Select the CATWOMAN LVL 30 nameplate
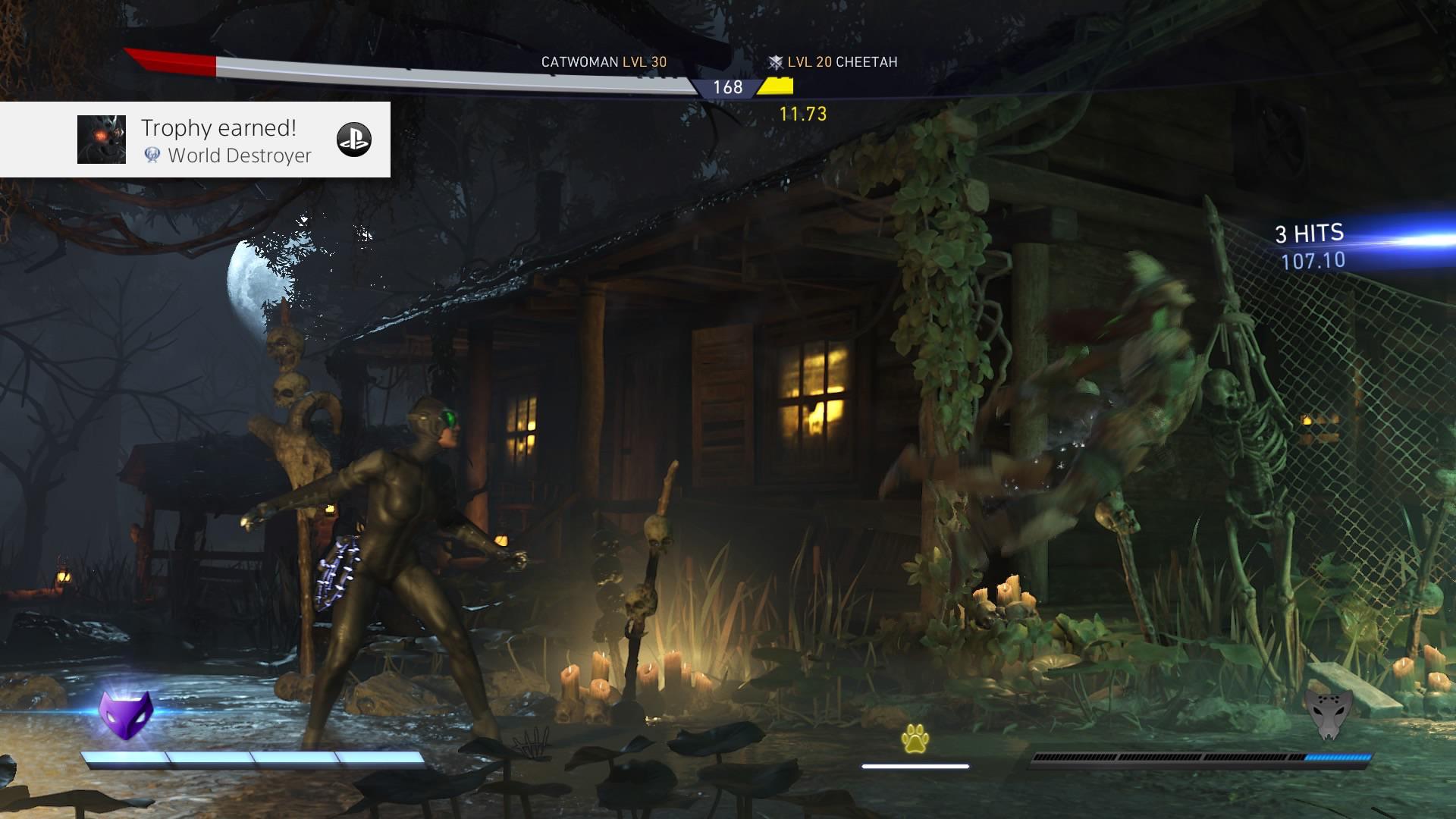 click(x=601, y=63)
